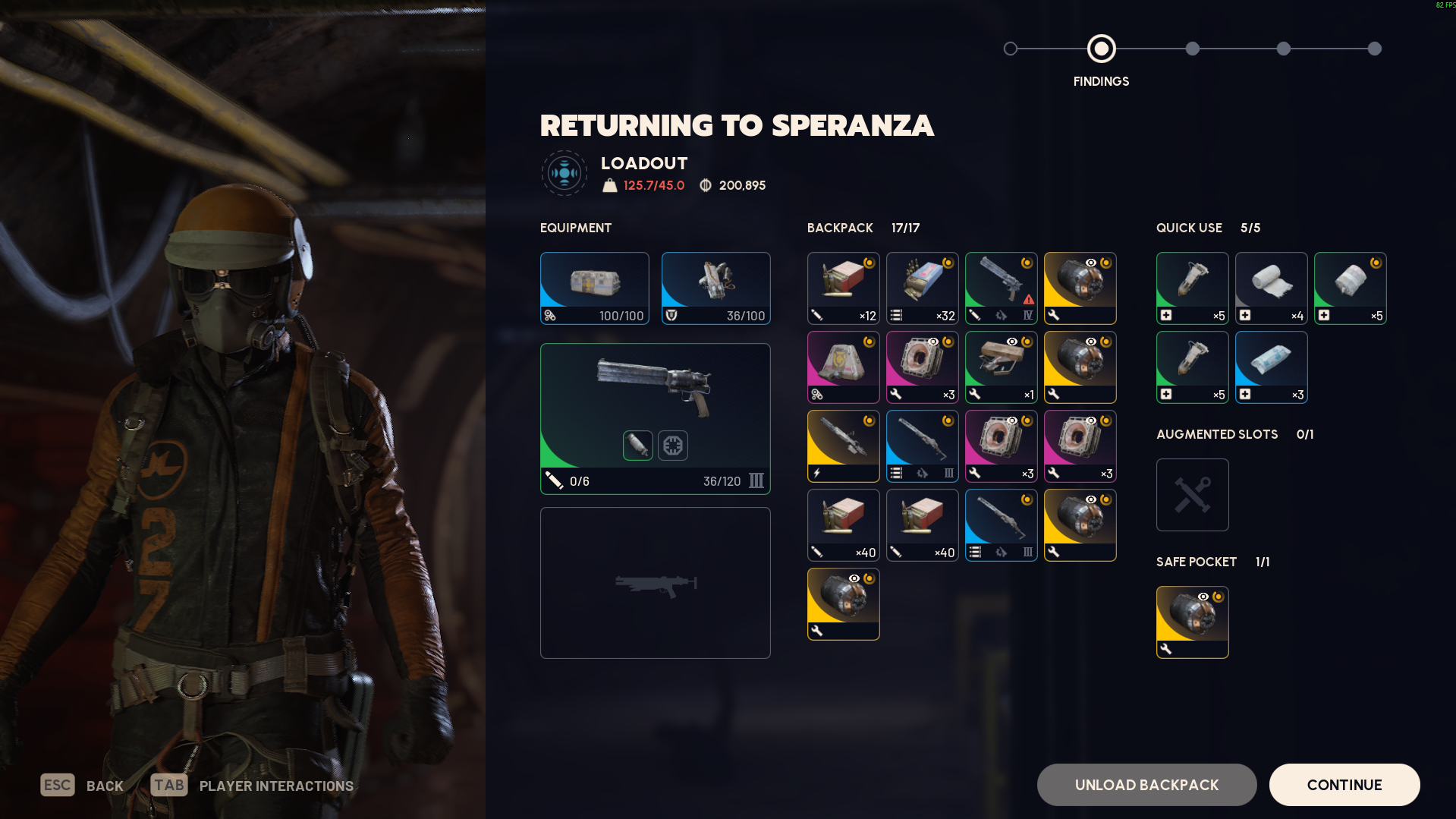Viewport: 1456px width, 819px height.
Task: Select the empty augmented slot
Action: pyautogui.click(x=1192, y=494)
